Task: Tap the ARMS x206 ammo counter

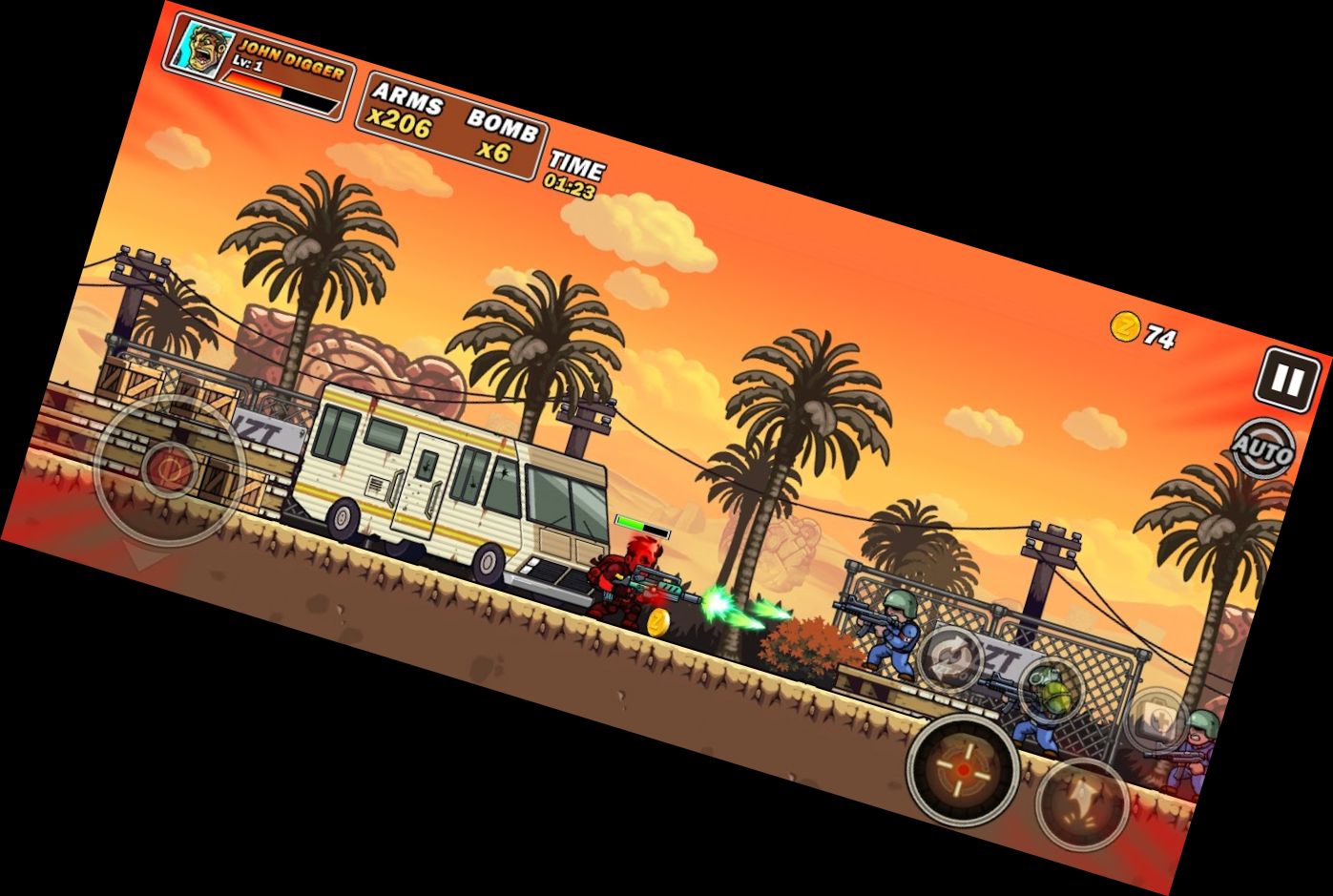Action: pos(405,107)
